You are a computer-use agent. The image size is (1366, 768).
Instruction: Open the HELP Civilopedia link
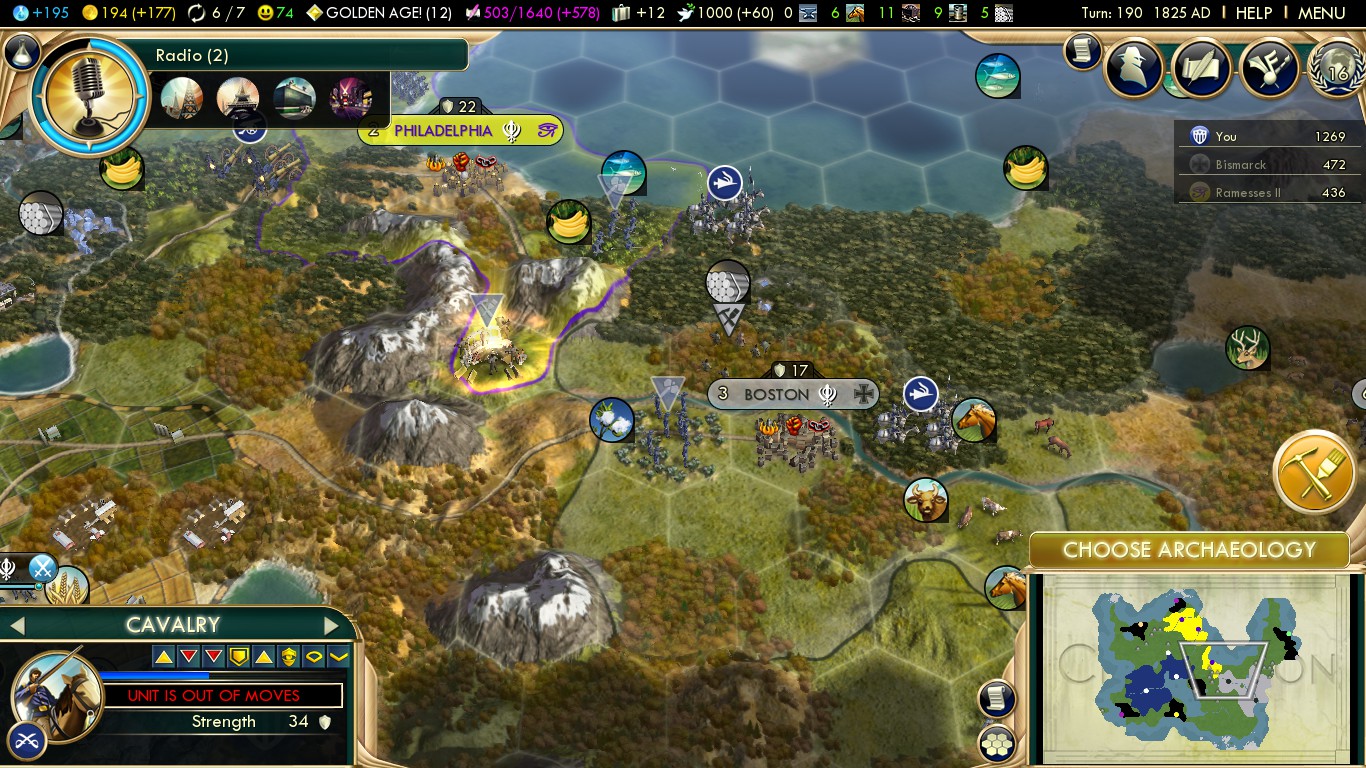(x=1253, y=13)
